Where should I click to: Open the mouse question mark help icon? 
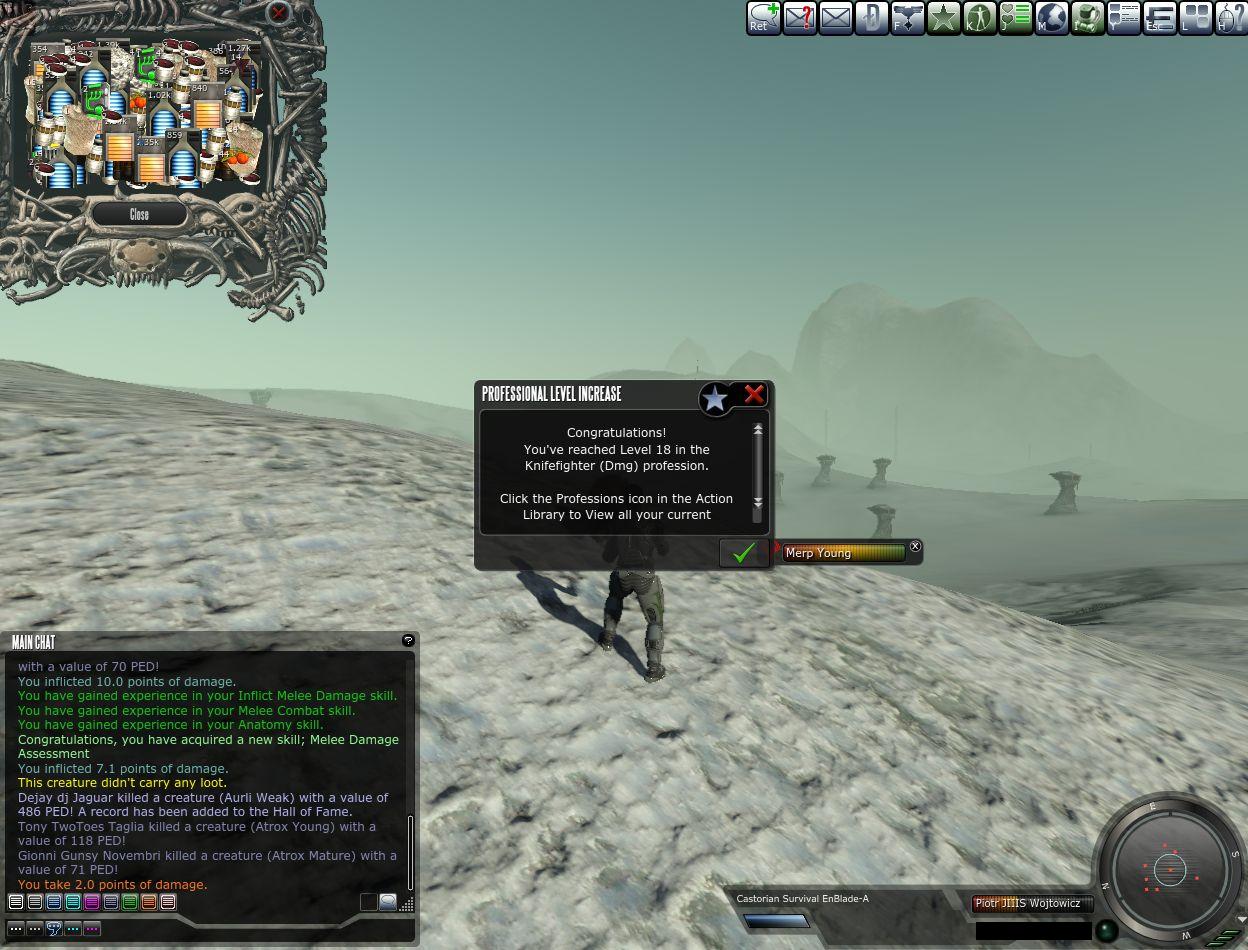(x=1231, y=18)
